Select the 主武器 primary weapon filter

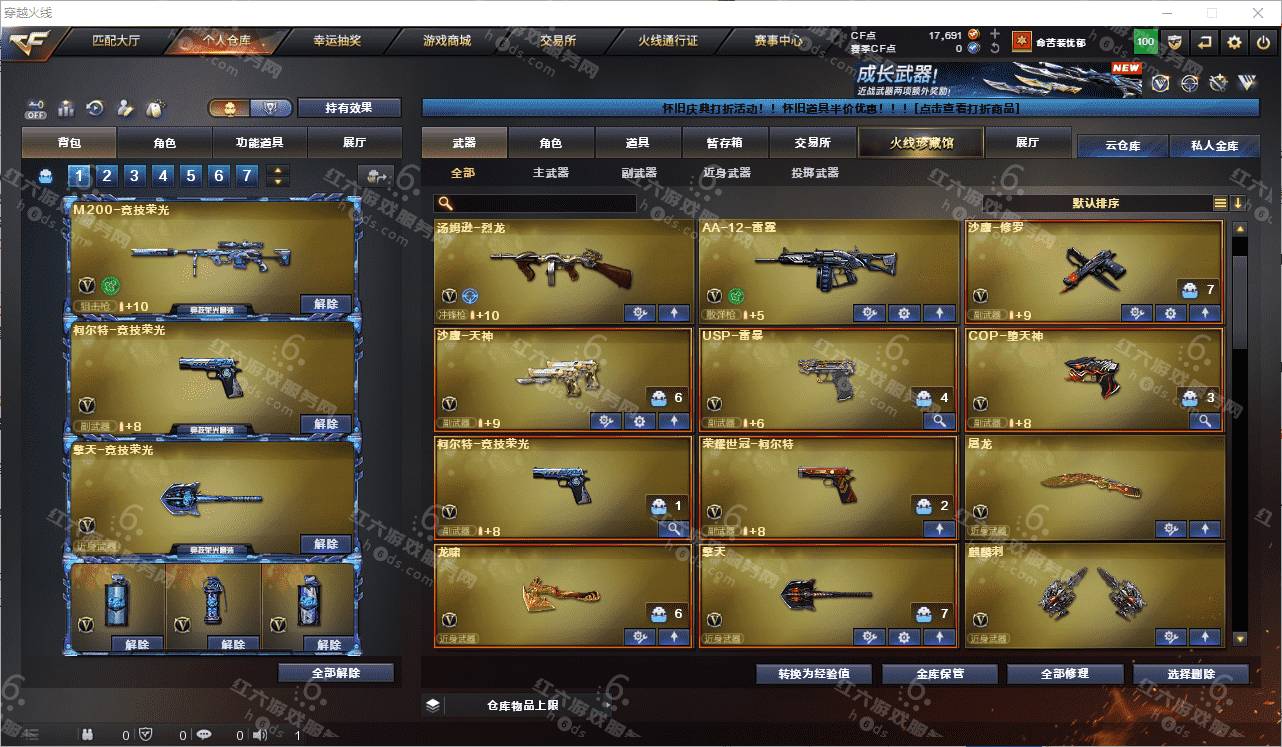tap(551, 173)
